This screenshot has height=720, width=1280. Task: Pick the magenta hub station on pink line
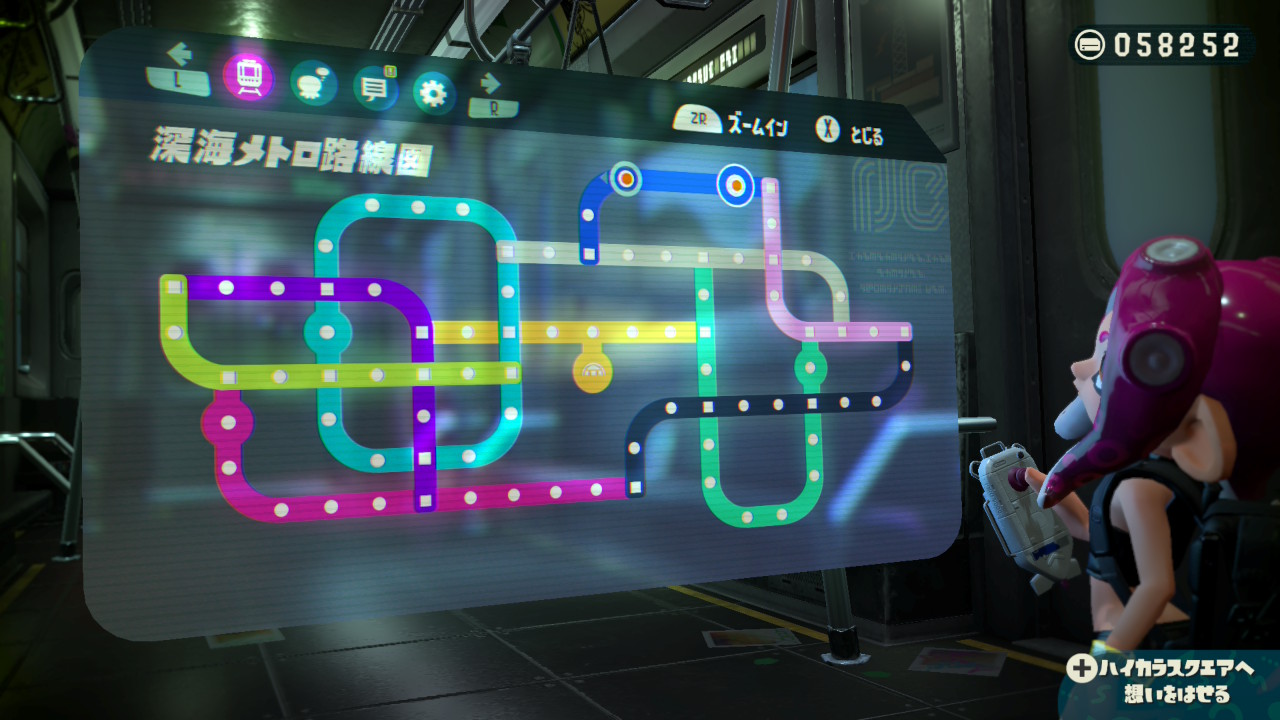click(x=228, y=422)
